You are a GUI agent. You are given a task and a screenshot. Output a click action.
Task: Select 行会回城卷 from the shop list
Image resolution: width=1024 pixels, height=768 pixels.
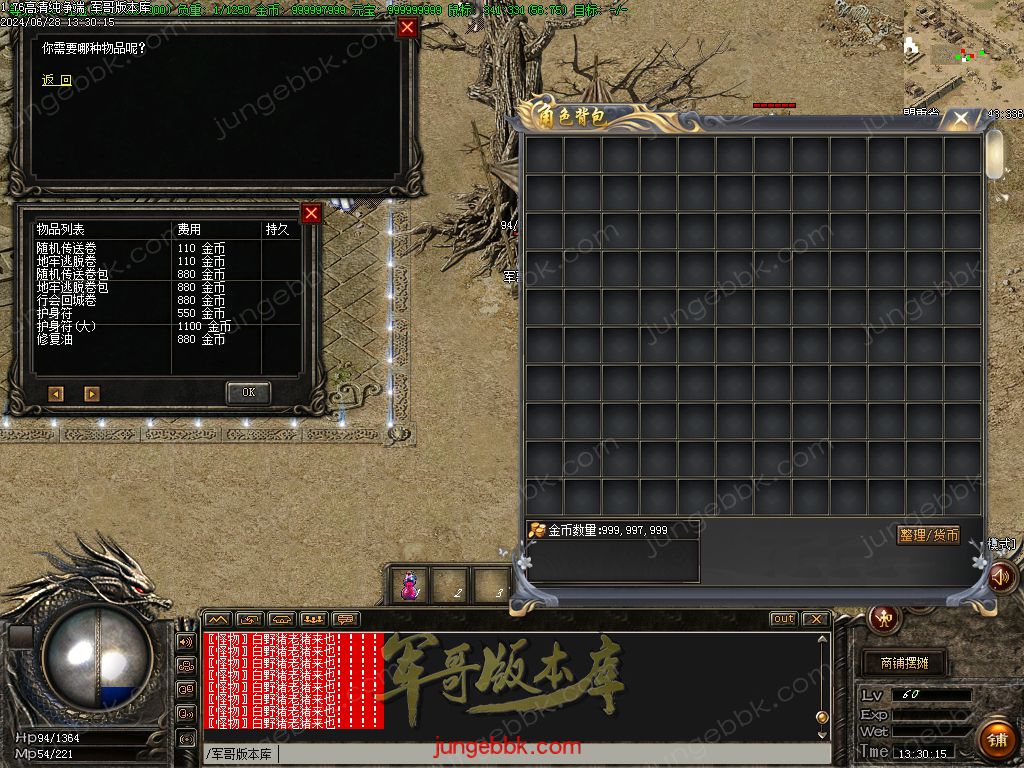[67, 300]
